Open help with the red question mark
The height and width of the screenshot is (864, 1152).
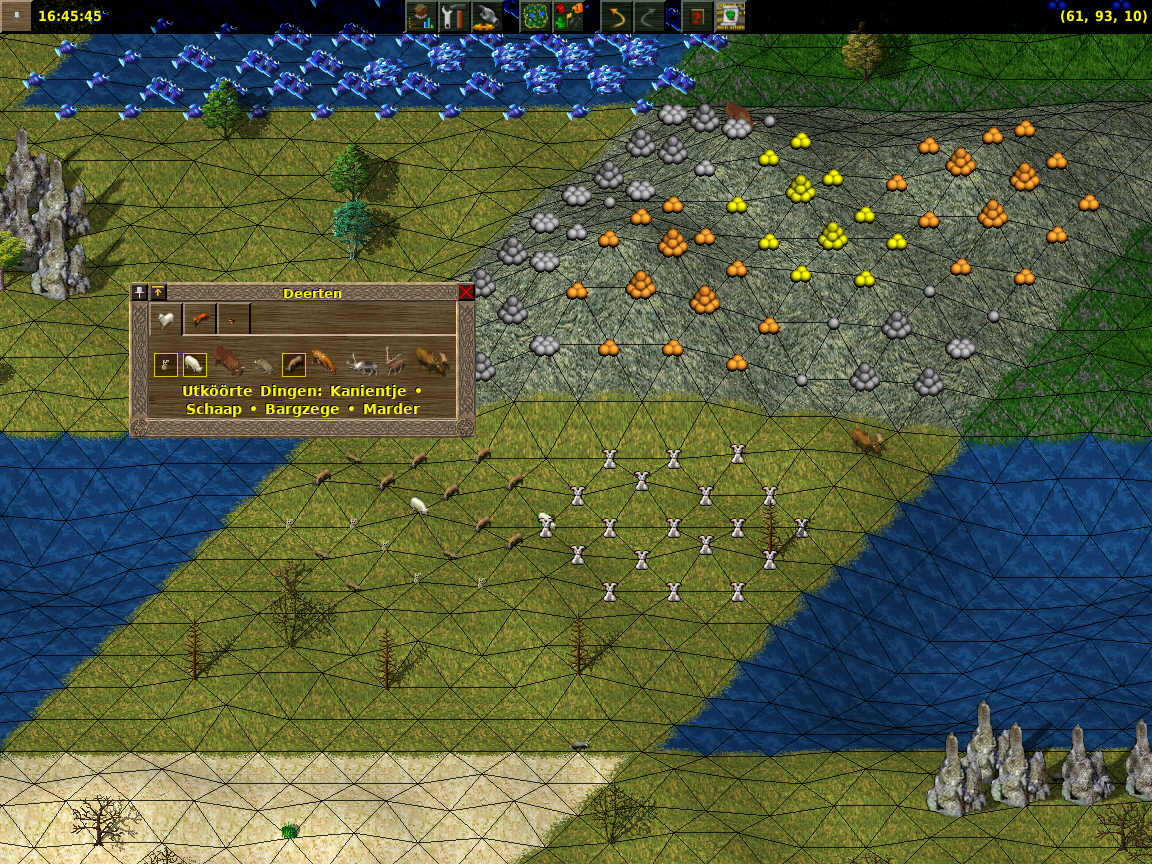tap(697, 17)
